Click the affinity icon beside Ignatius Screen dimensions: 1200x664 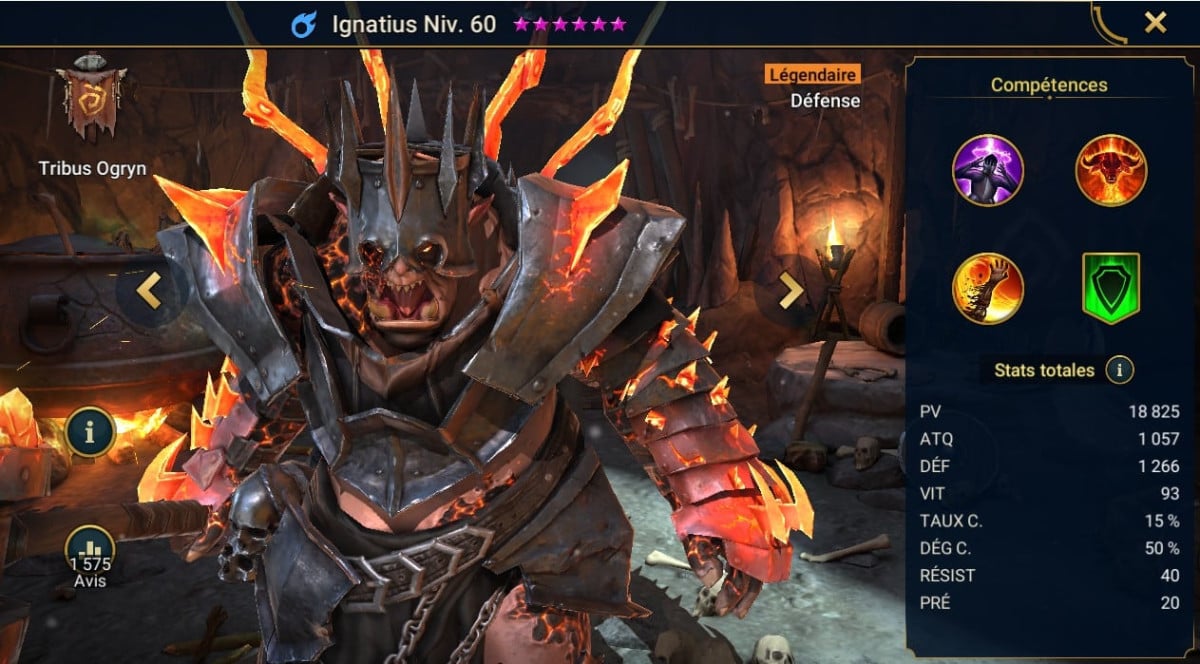click(303, 25)
